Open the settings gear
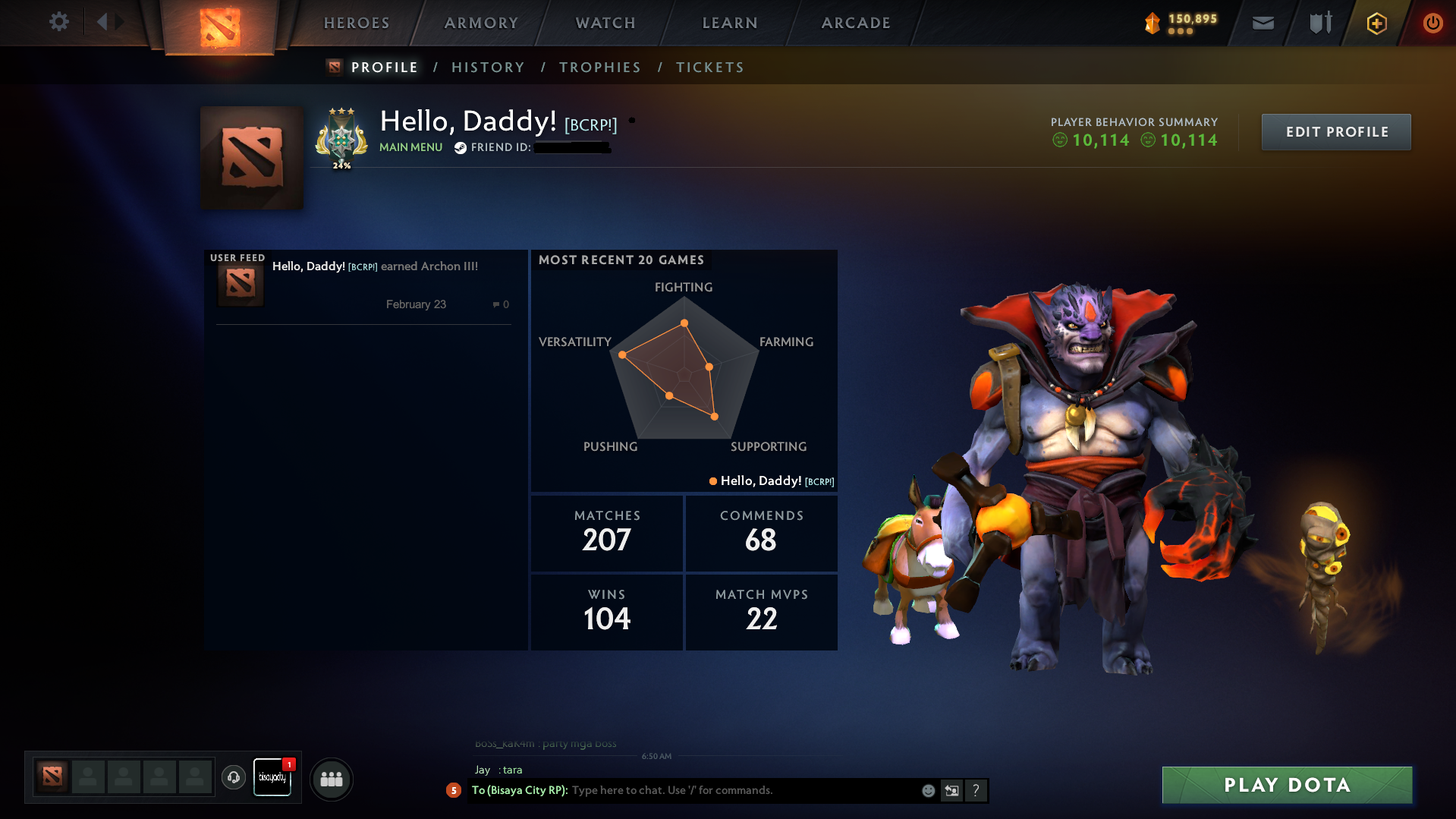Image resolution: width=1456 pixels, height=819 pixels. 58,22
